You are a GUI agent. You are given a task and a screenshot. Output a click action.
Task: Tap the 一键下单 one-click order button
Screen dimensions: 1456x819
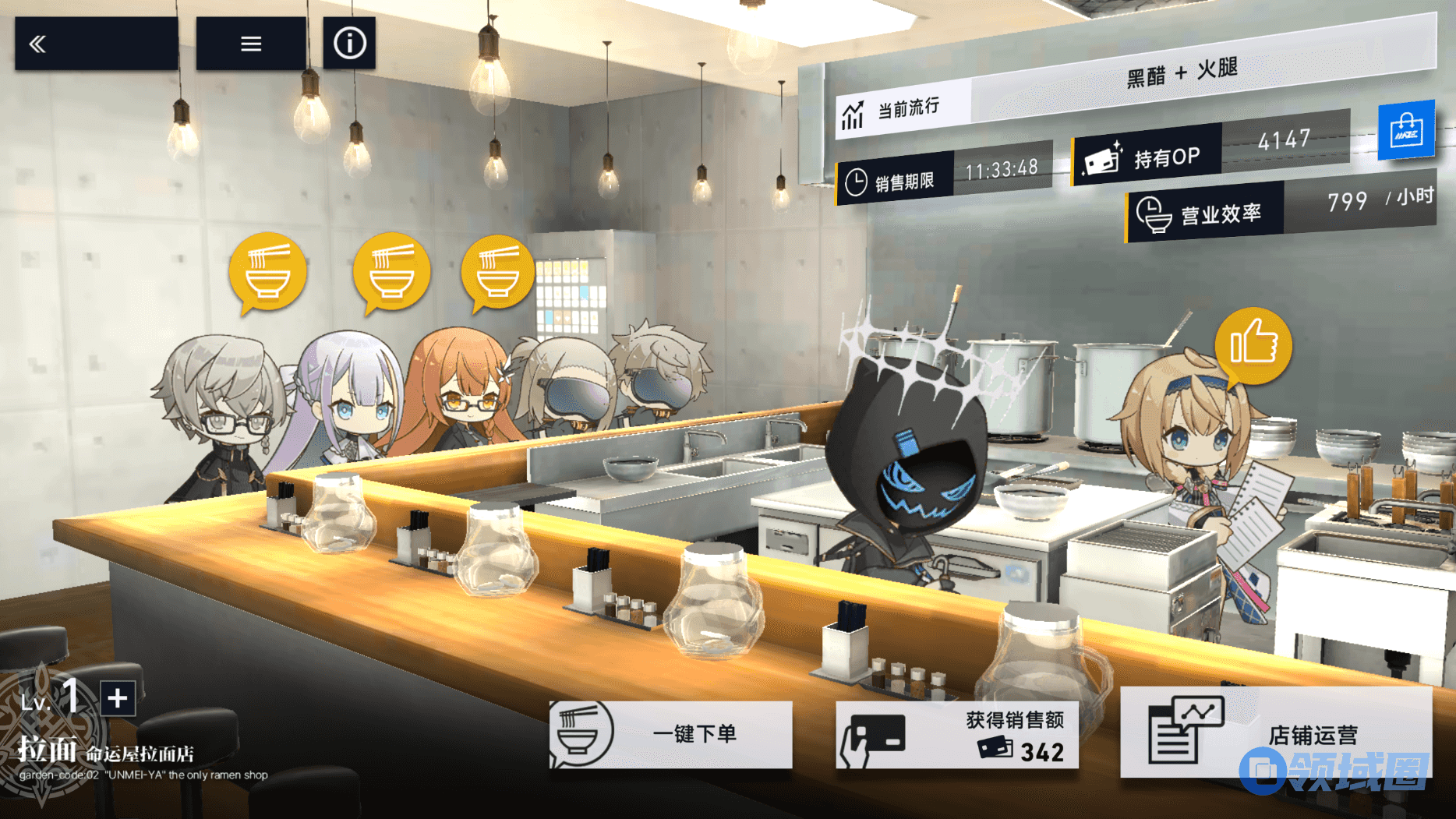671,734
